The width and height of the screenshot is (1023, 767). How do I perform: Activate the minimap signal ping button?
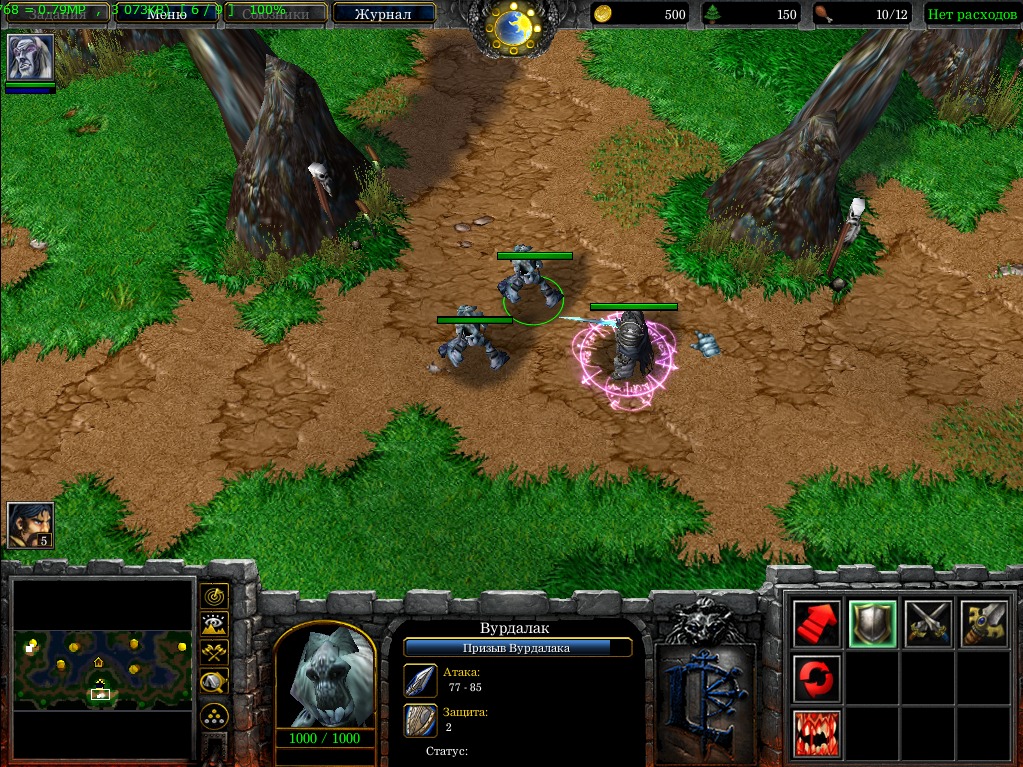coord(214,596)
